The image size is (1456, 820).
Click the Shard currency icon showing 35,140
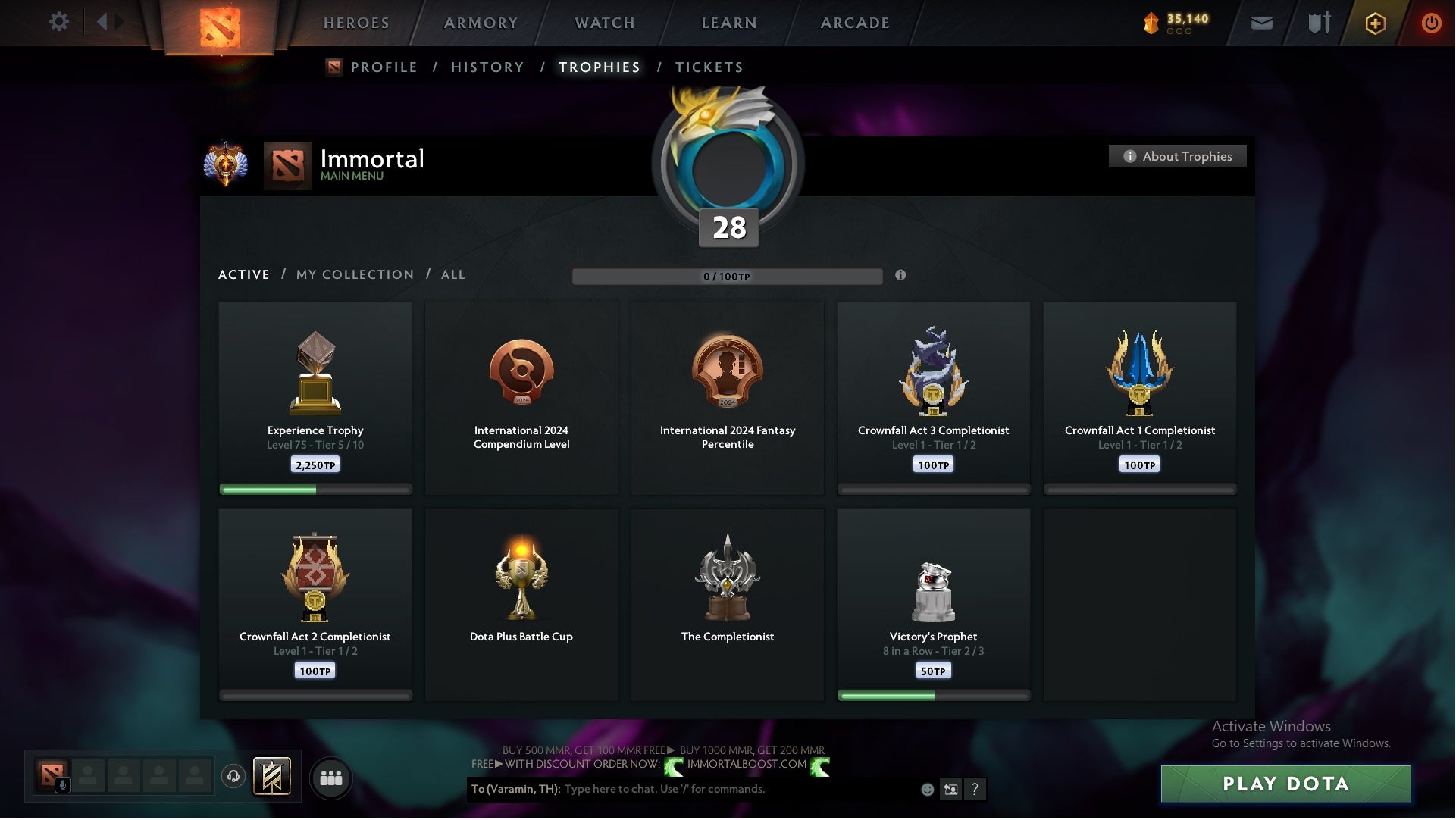tap(1153, 23)
